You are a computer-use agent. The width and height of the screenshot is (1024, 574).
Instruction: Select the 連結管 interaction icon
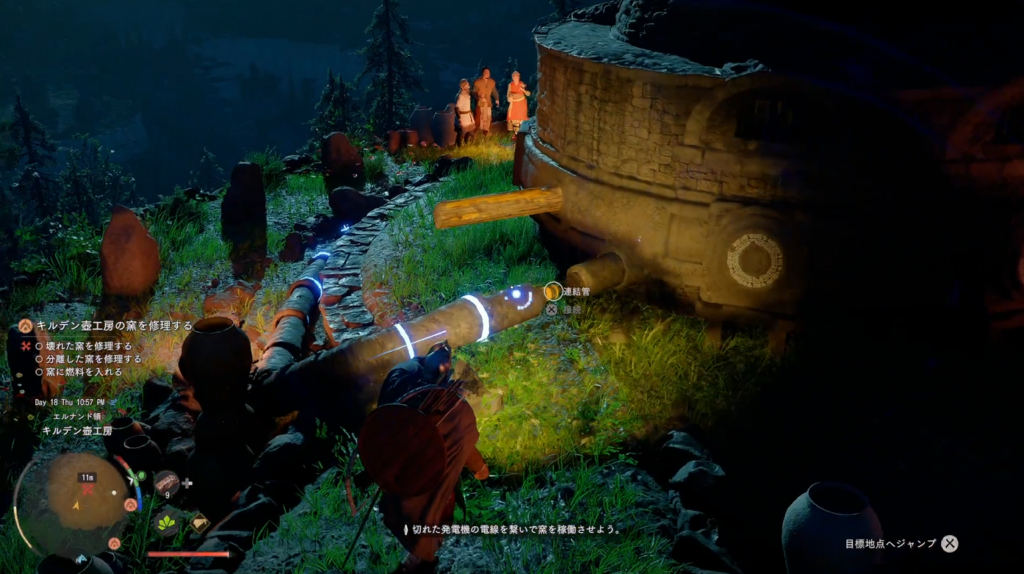(553, 291)
